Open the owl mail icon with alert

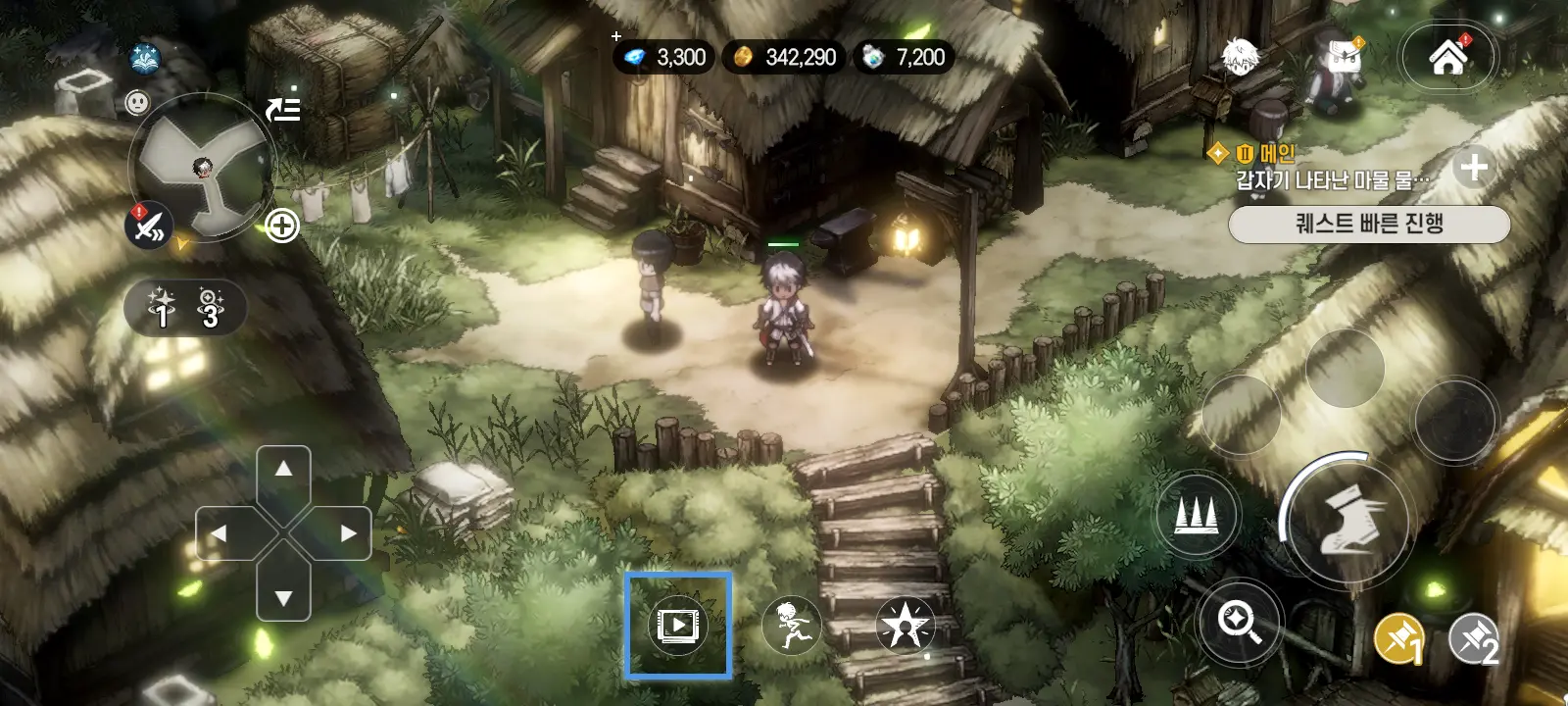(x=1342, y=59)
